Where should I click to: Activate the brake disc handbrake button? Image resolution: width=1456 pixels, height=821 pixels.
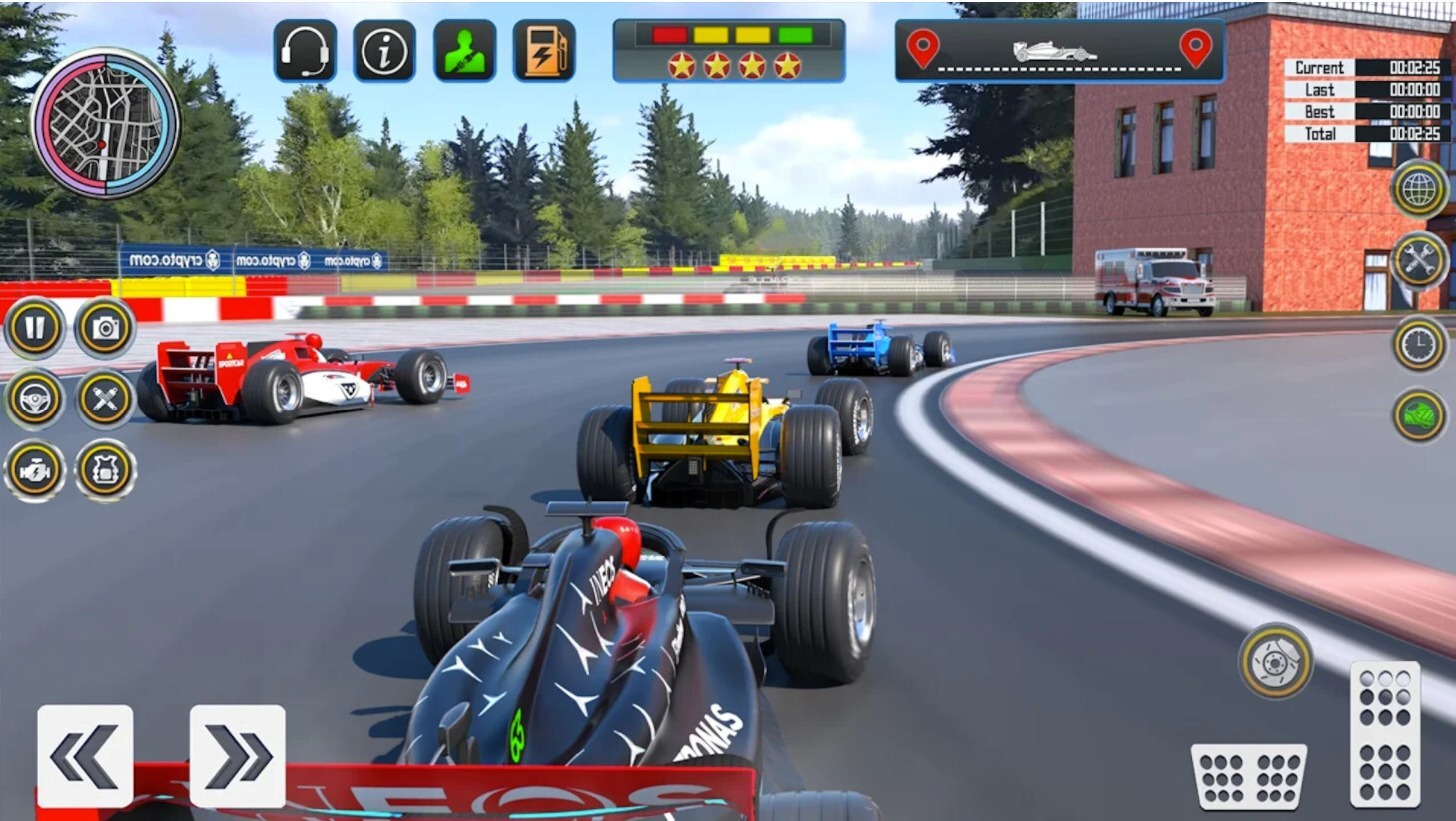tap(1275, 660)
